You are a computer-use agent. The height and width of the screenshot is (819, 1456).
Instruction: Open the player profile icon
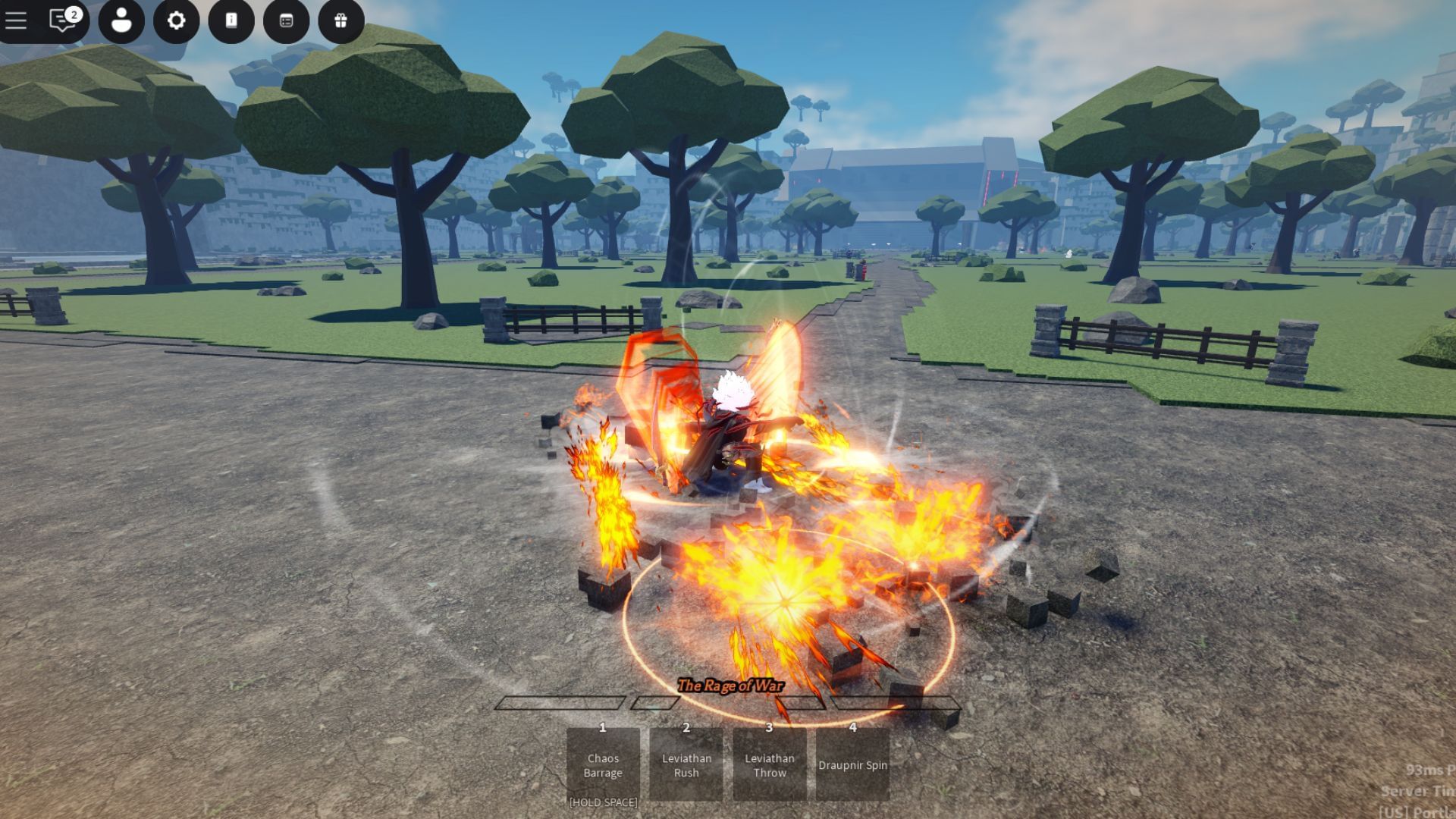(x=121, y=20)
